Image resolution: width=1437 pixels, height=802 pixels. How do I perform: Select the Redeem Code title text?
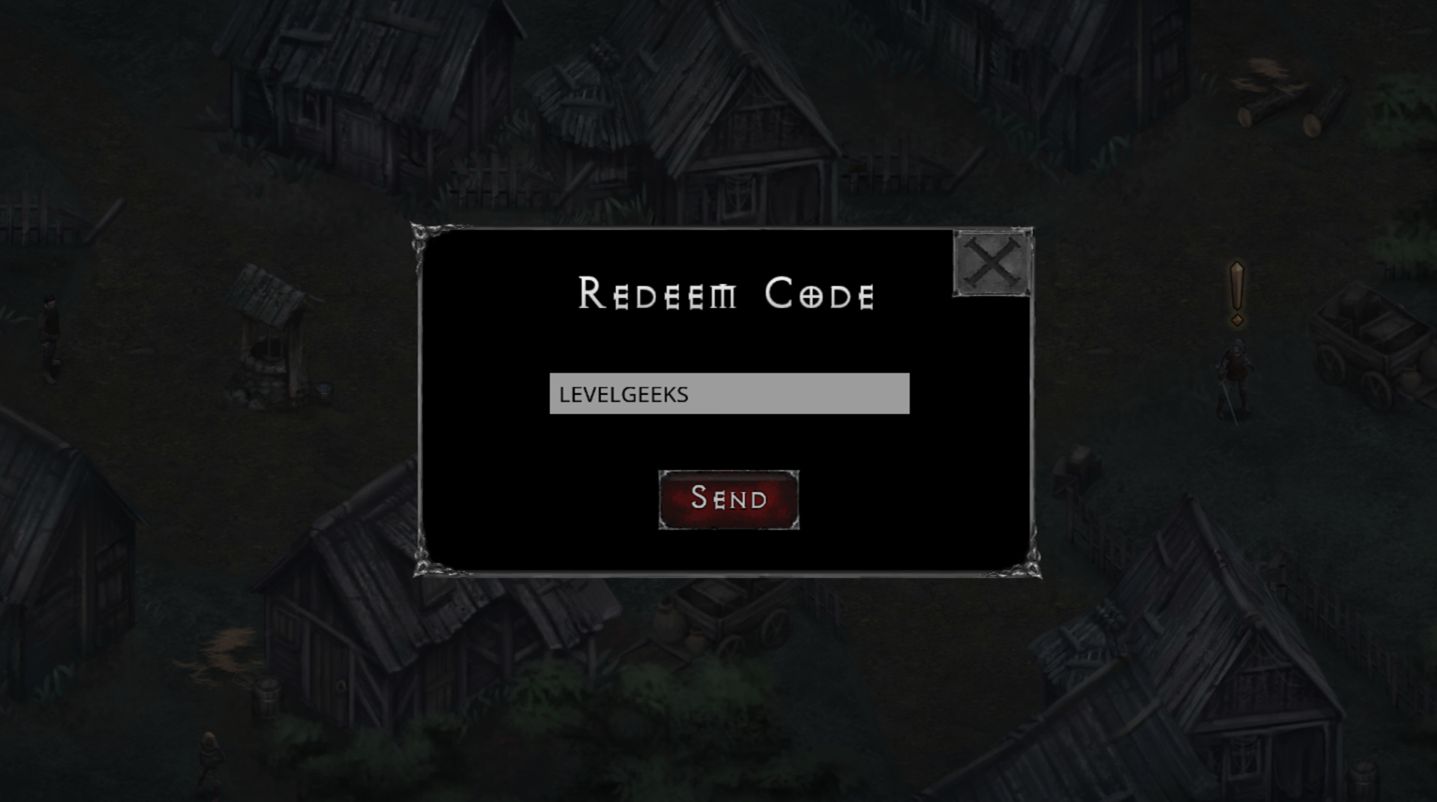pos(727,294)
